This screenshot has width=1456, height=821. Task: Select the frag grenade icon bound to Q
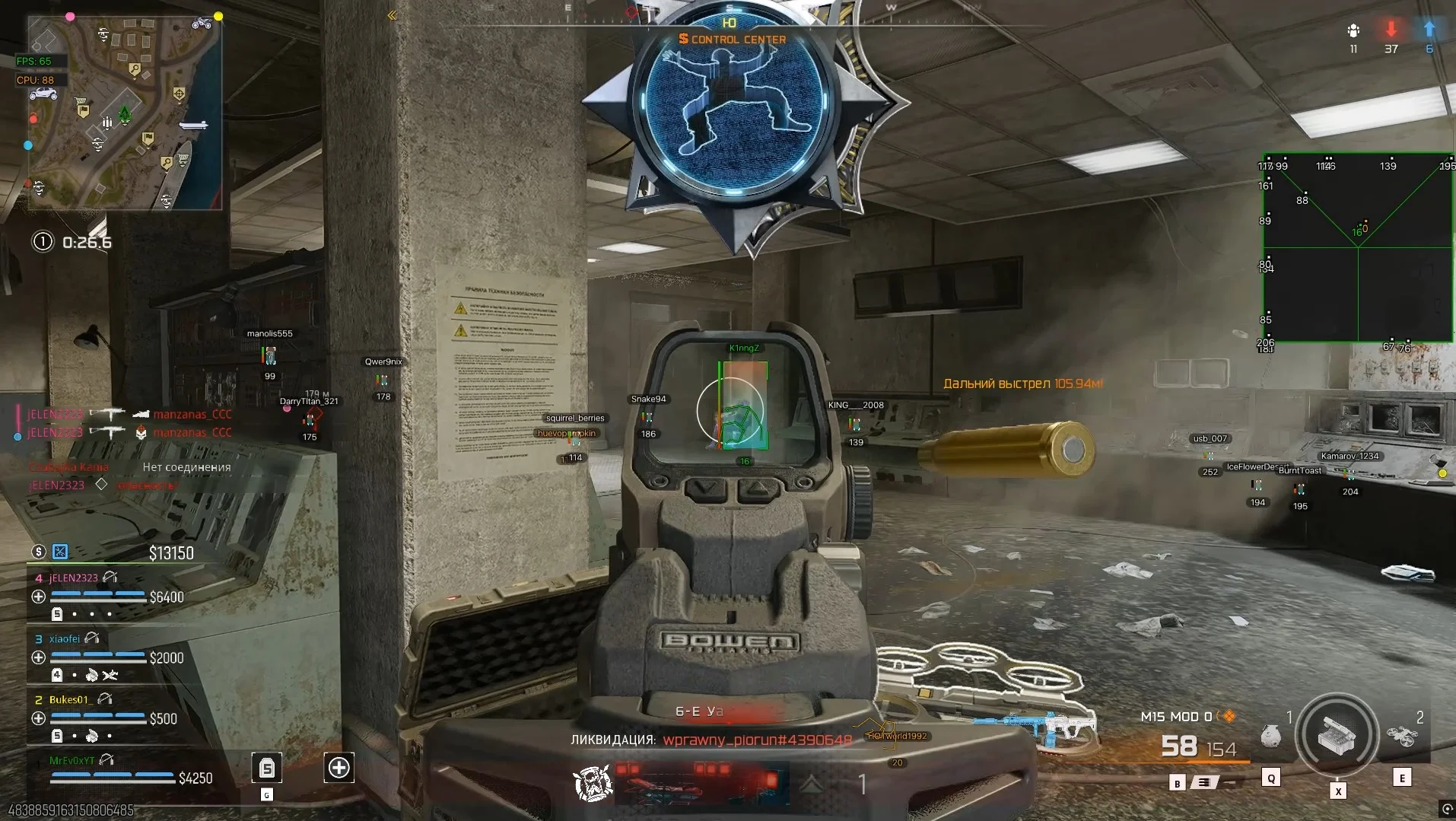click(1270, 738)
